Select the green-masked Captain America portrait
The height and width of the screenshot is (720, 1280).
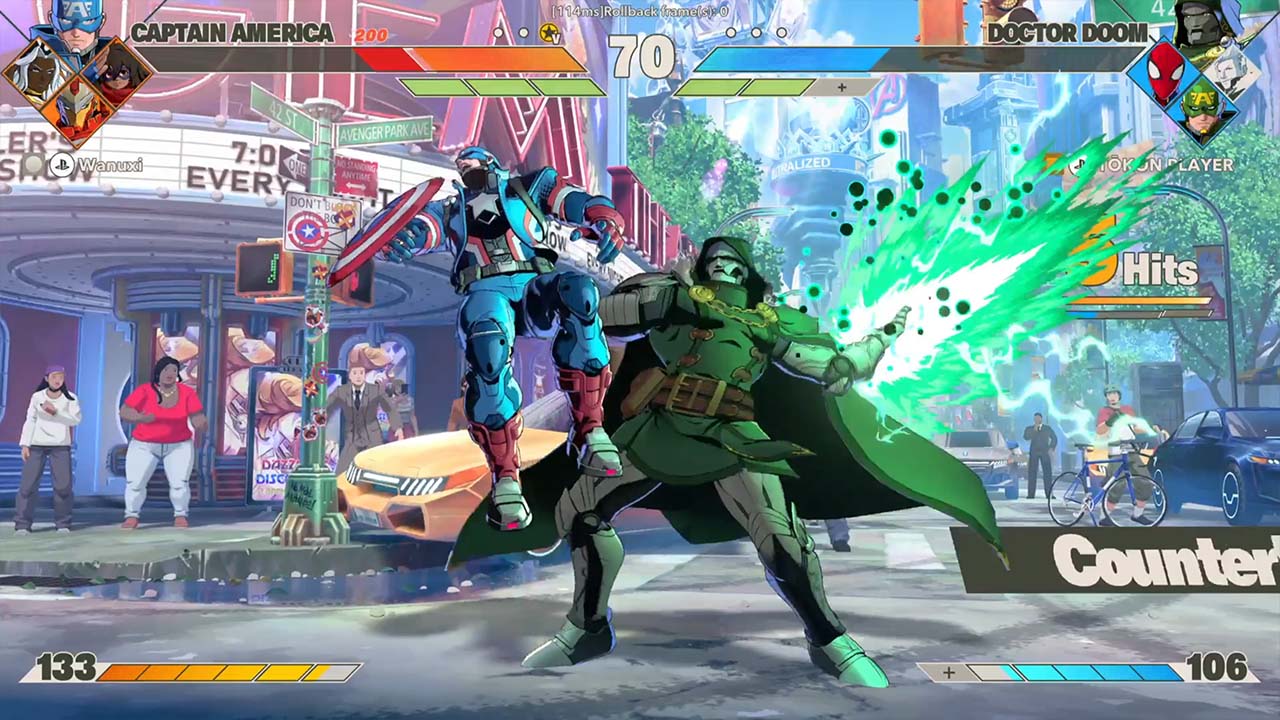[1204, 112]
